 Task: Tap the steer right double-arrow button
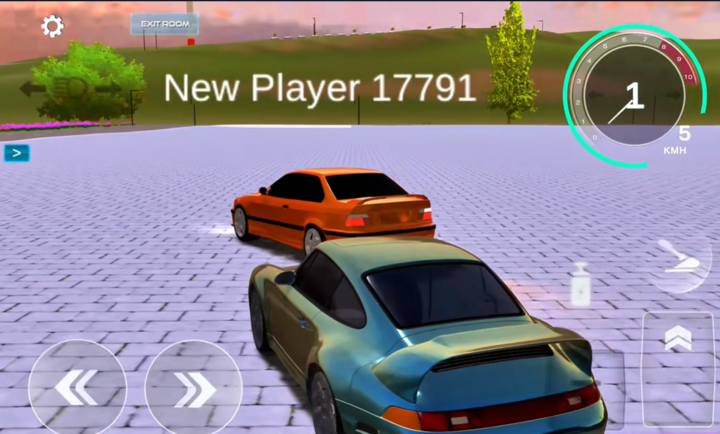pyautogui.click(x=194, y=388)
